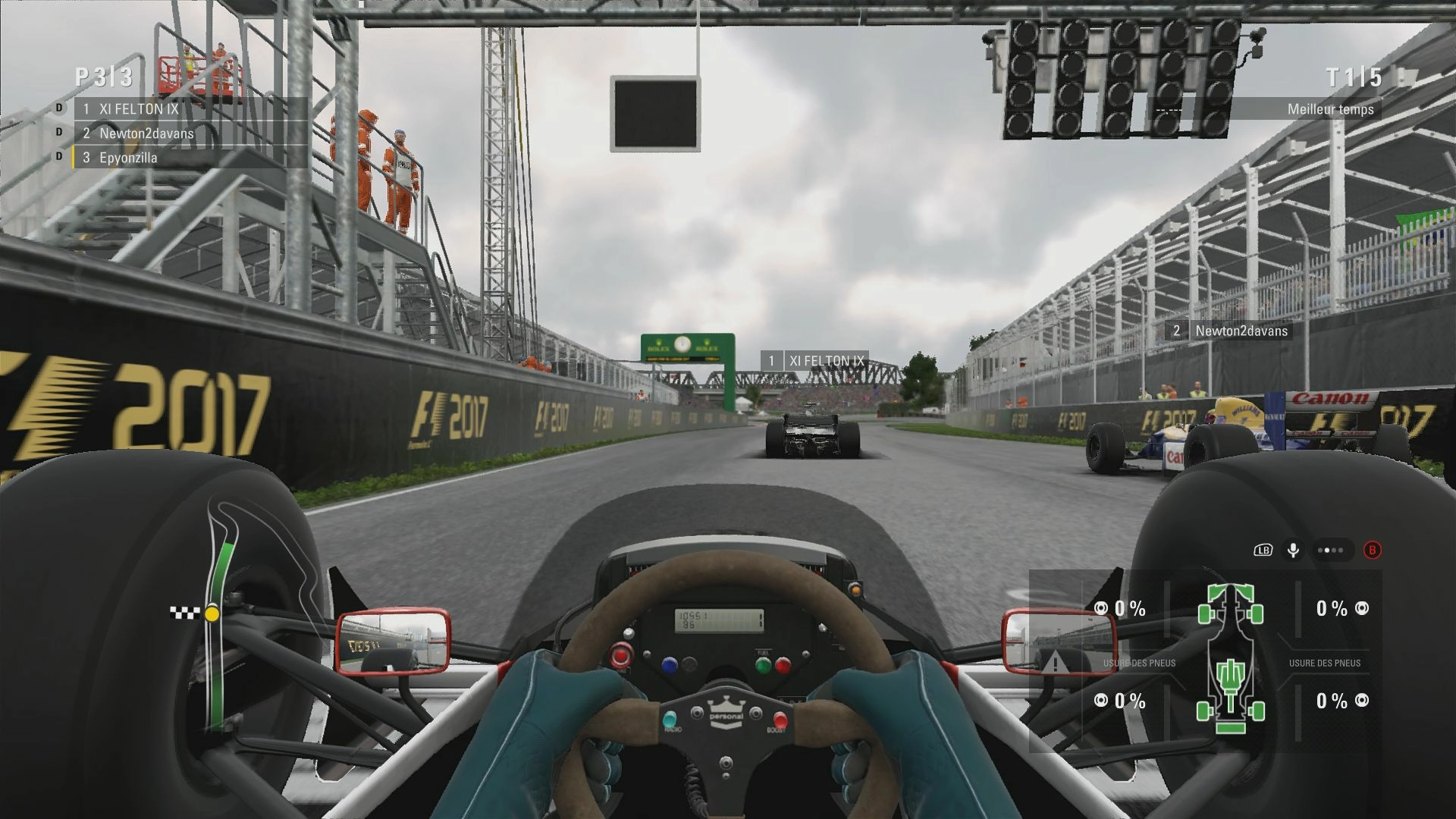The height and width of the screenshot is (819, 1456).
Task: Toggle the microphone icon
Action: 1293,551
